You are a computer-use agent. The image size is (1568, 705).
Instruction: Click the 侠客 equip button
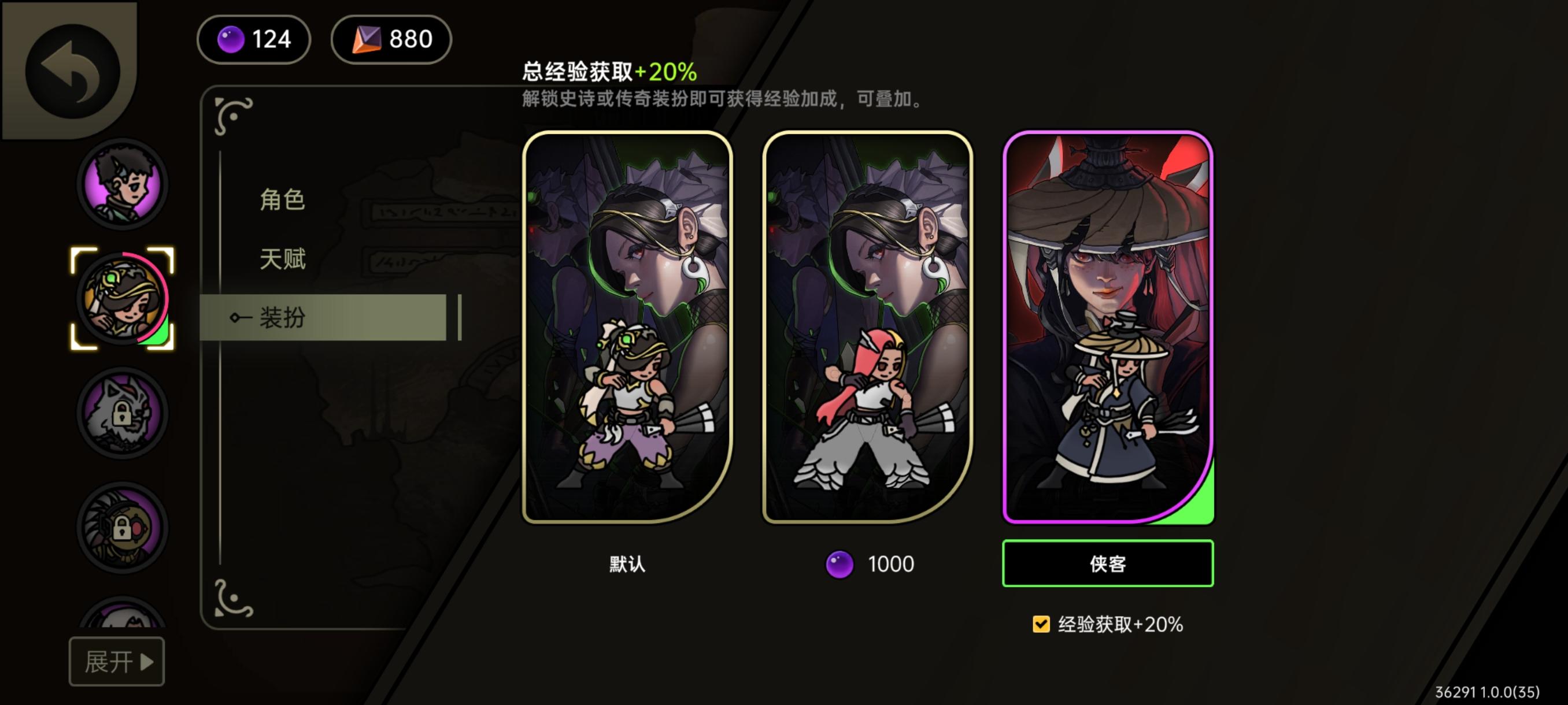pyautogui.click(x=1107, y=563)
